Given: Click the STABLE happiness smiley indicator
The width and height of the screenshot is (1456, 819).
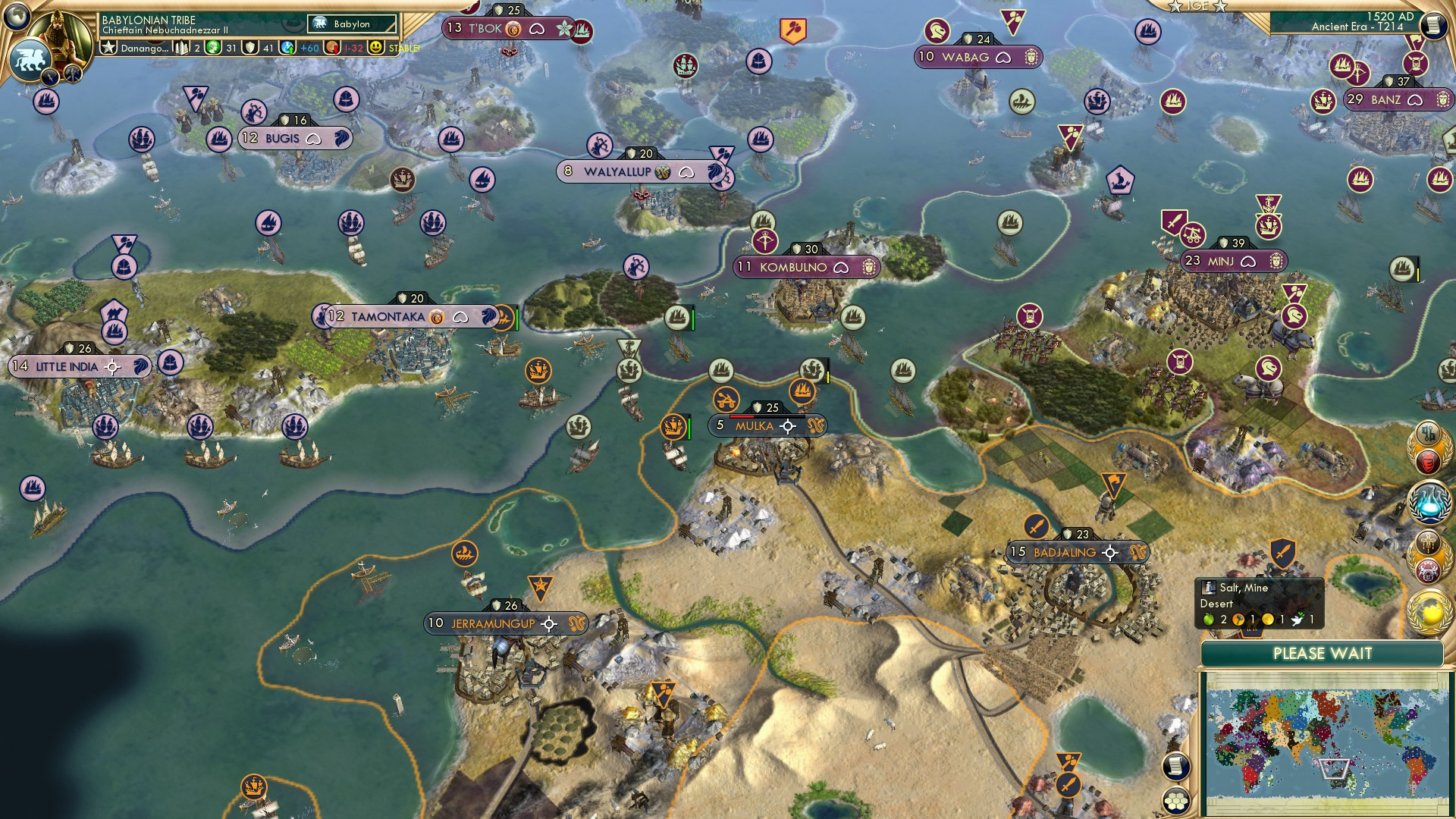Looking at the screenshot, I should 377,48.
